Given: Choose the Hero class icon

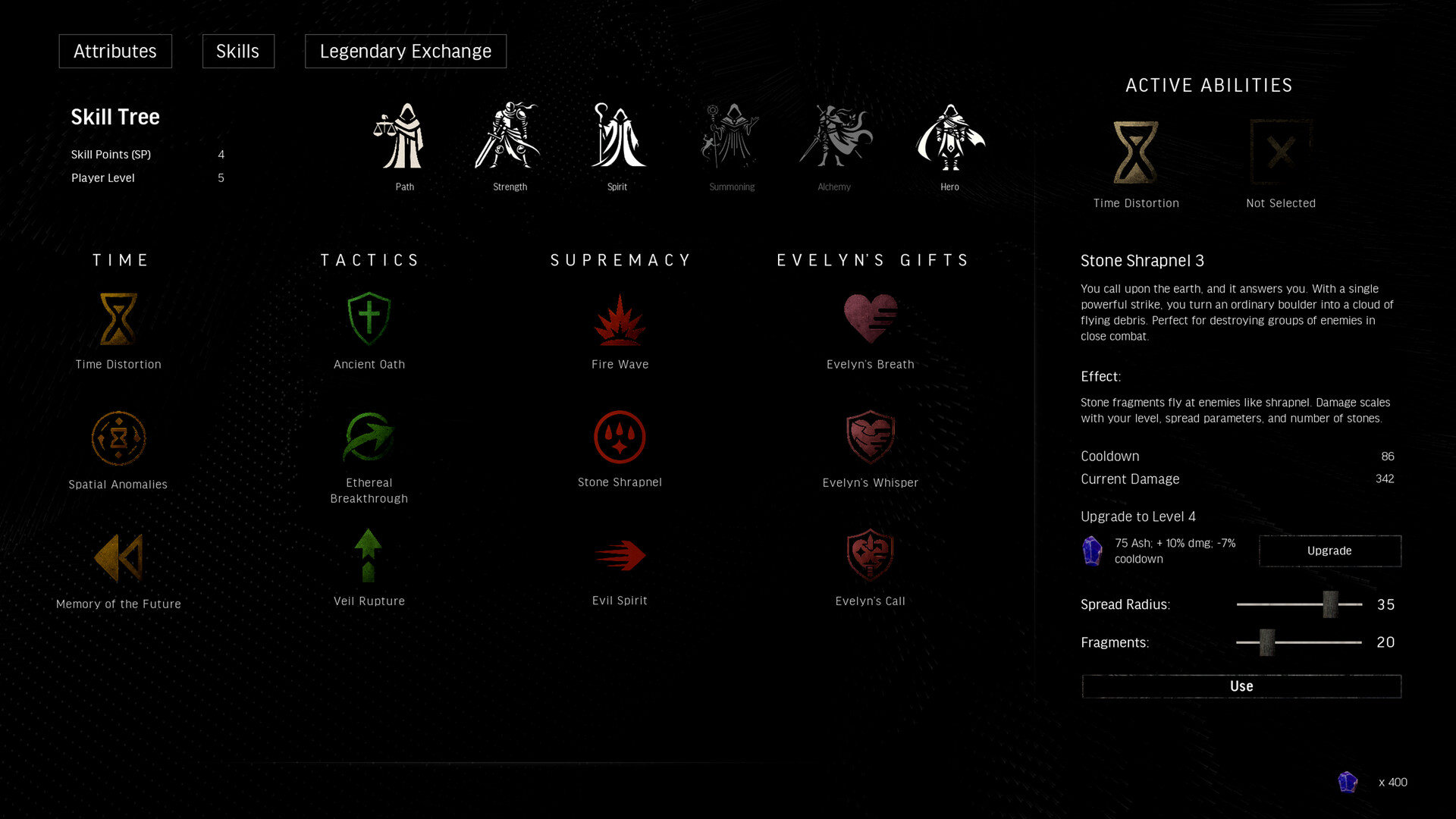Looking at the screenshot, I should tap(949, 136).
